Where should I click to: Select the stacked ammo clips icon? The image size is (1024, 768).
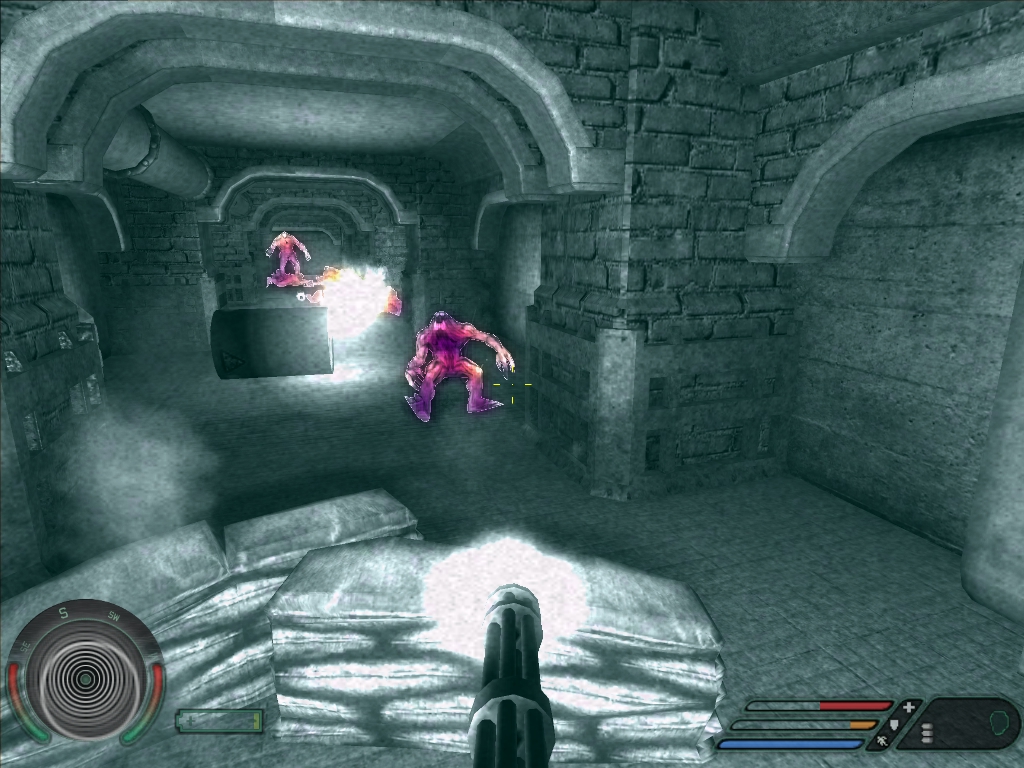click(x=927, y=734)
